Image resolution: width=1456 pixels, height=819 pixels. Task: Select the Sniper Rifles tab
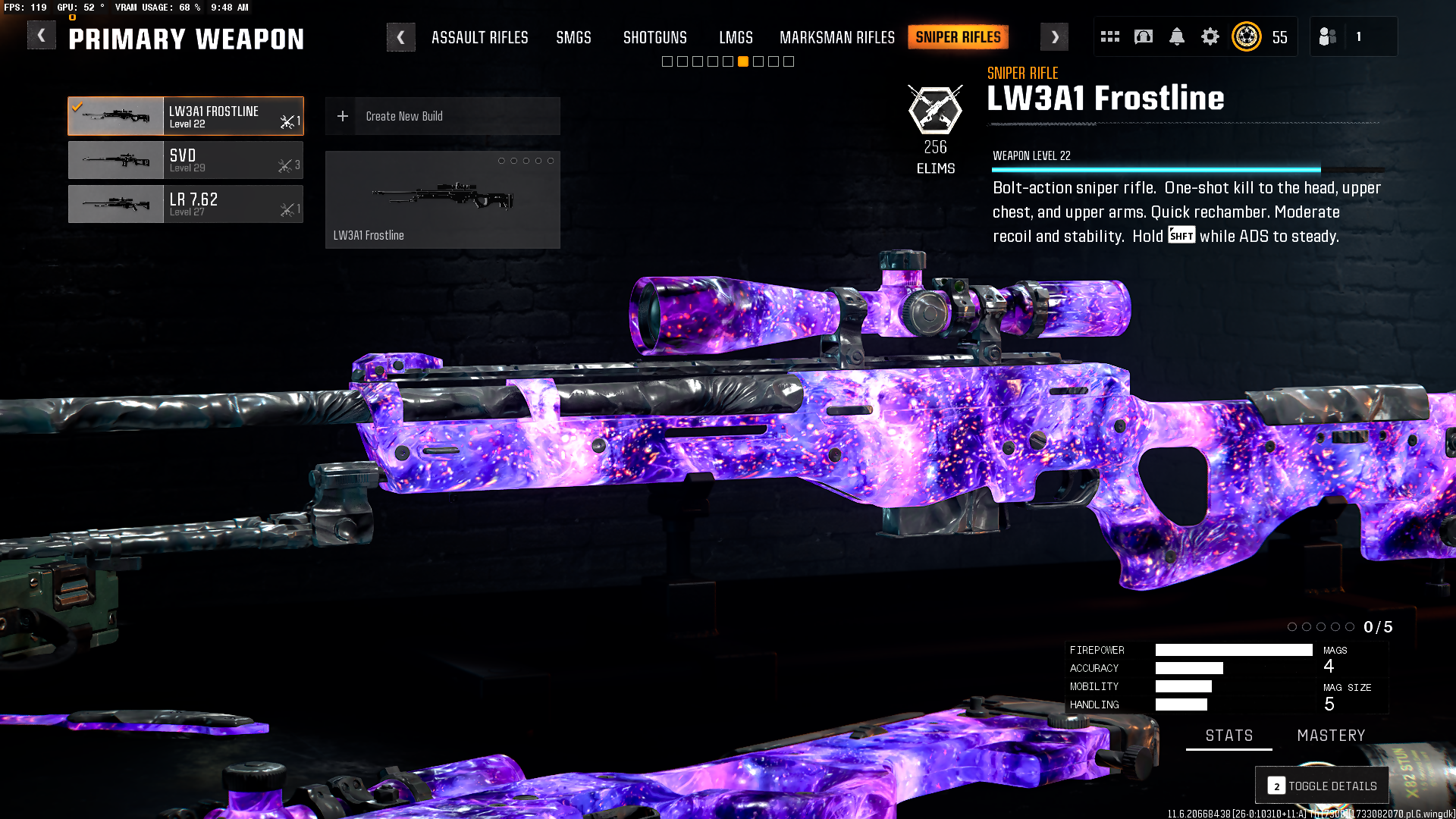tap(958, 37)
